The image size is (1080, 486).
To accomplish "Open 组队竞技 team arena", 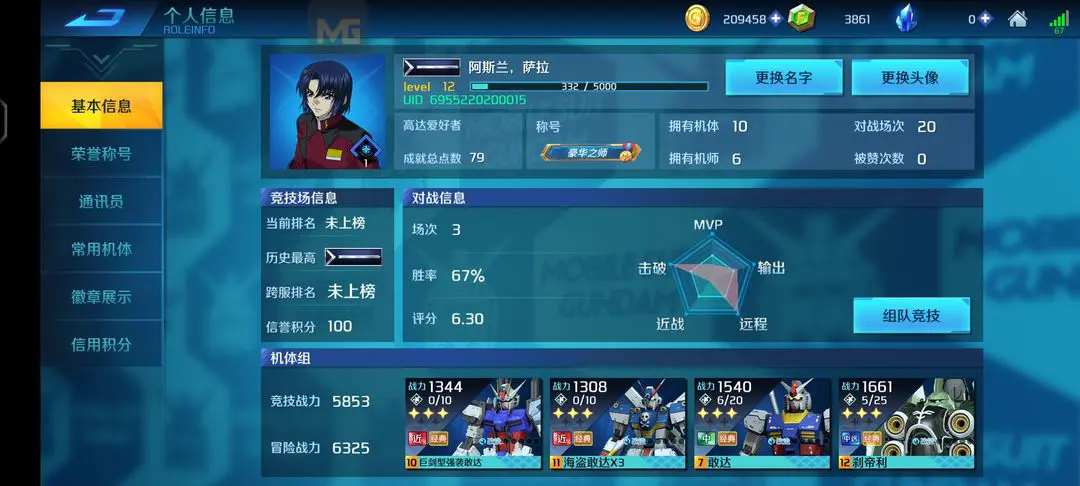I will 911,315.
